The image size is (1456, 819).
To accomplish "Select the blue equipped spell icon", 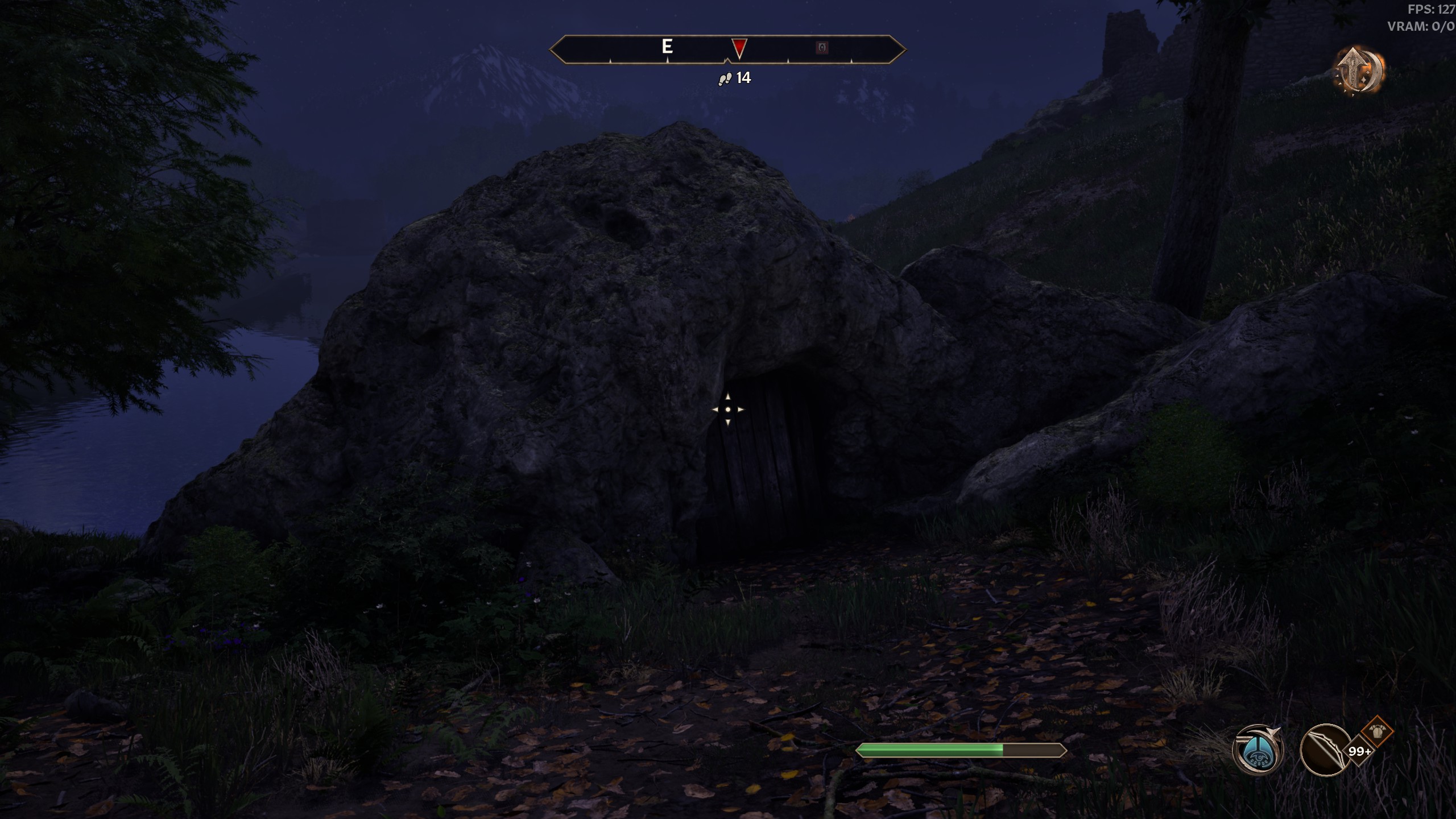I will tap(1259, 751).
